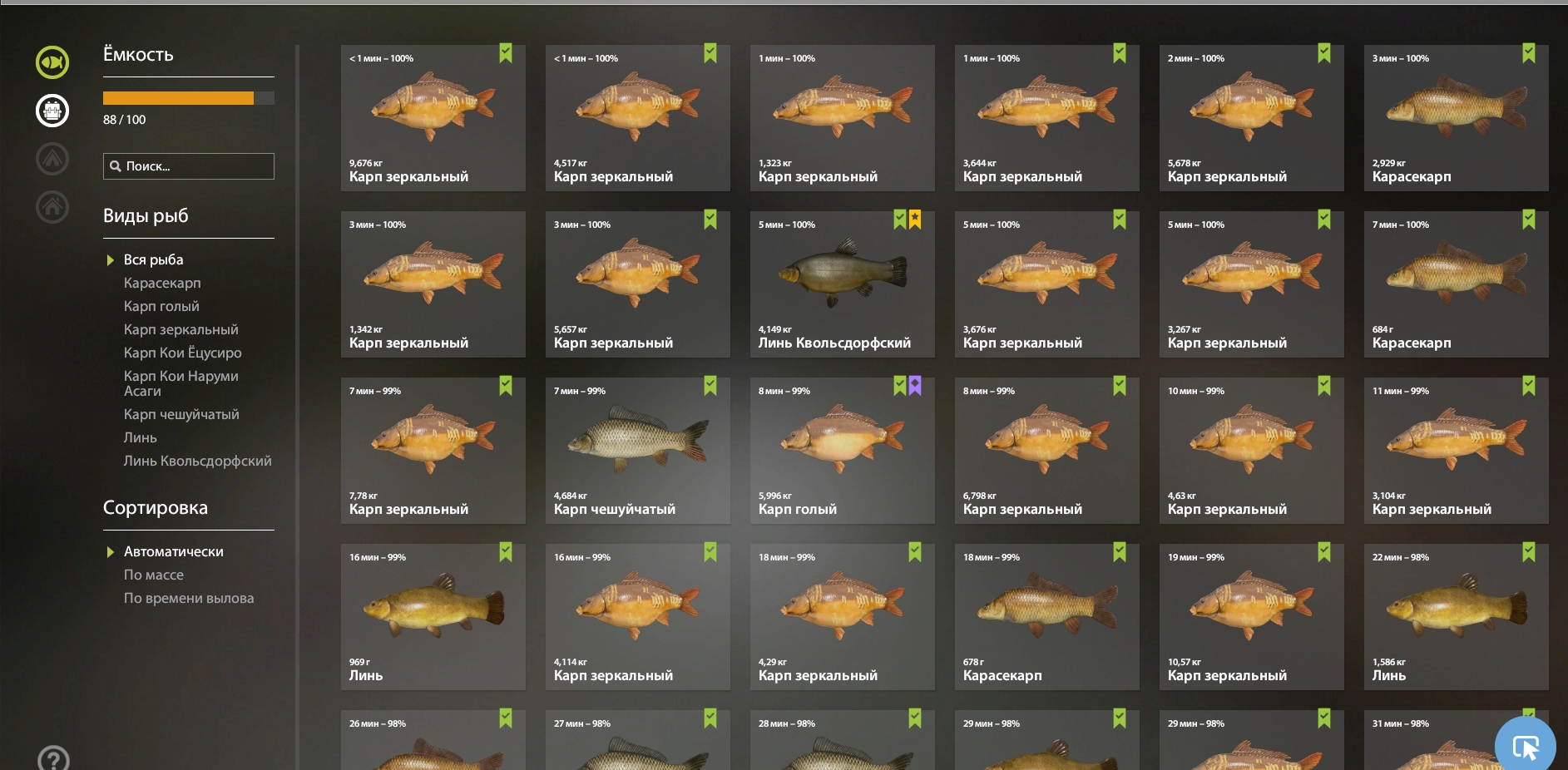Open the fish keepnet icon tab
Image resolution: width=1568 pixels, height=770 pixels.
pos(52,110)
